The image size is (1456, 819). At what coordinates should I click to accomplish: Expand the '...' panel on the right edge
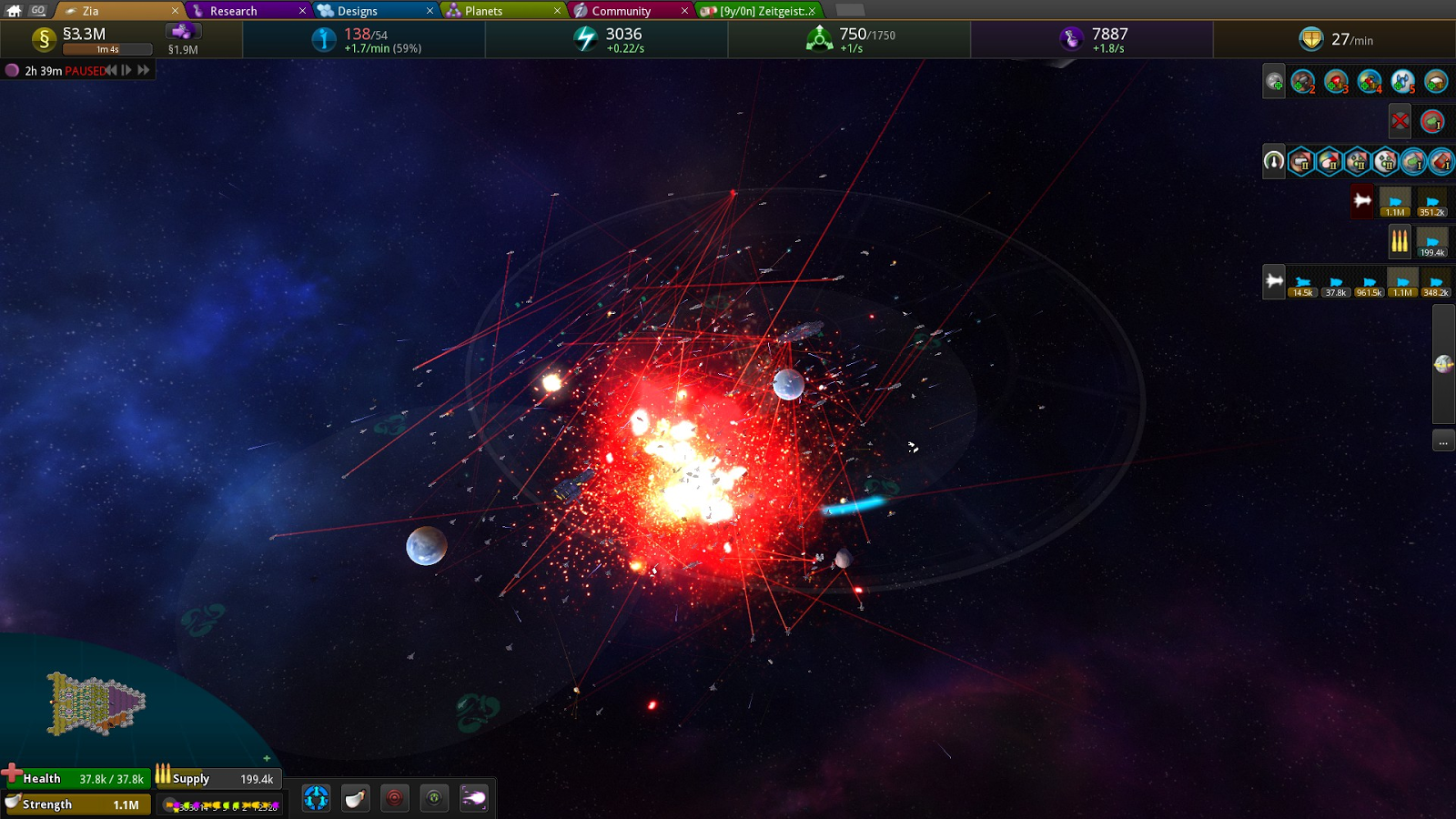(1442, 440)
